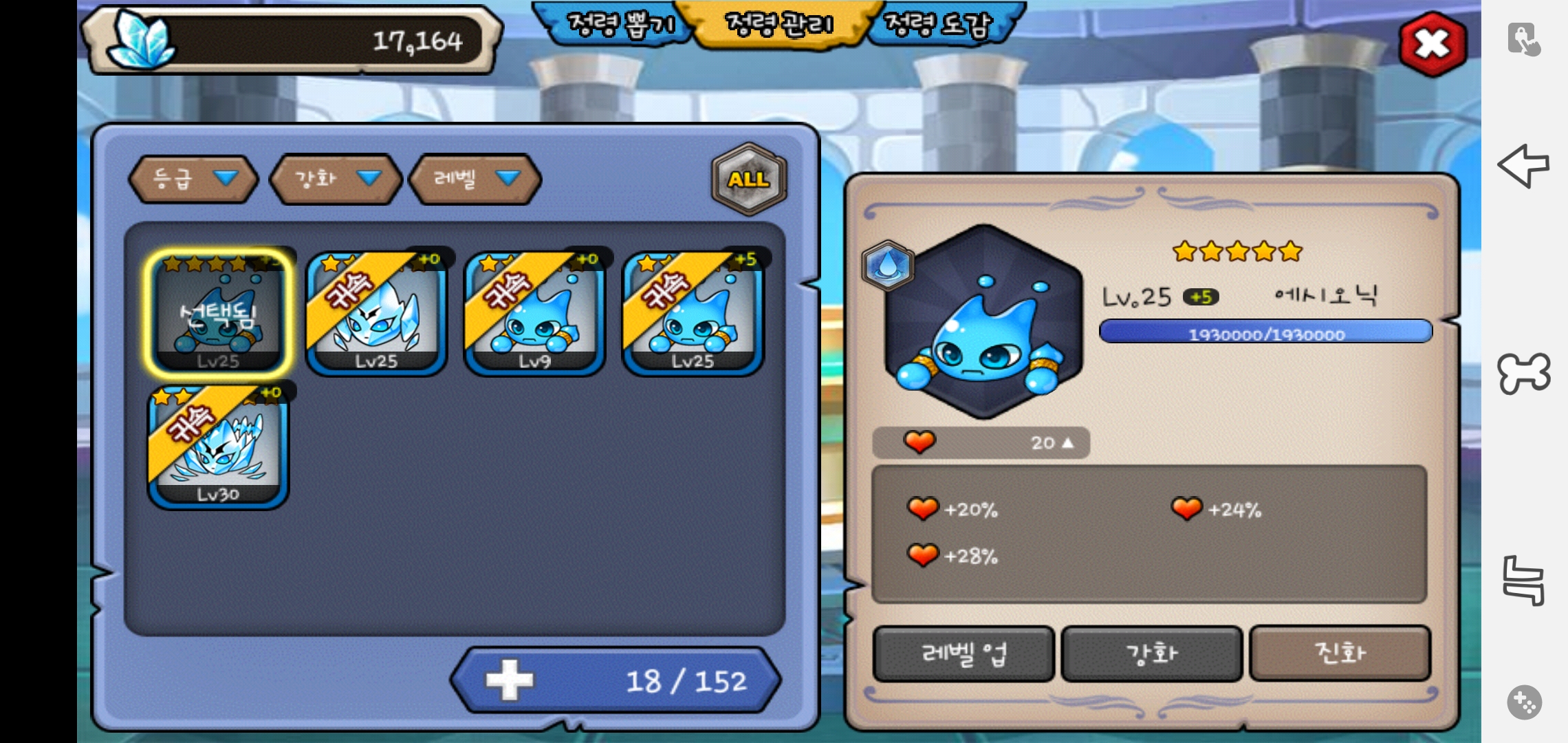Open the 레벨 sort dropdown
1568x743 pixels.
[x=475, y=180]
